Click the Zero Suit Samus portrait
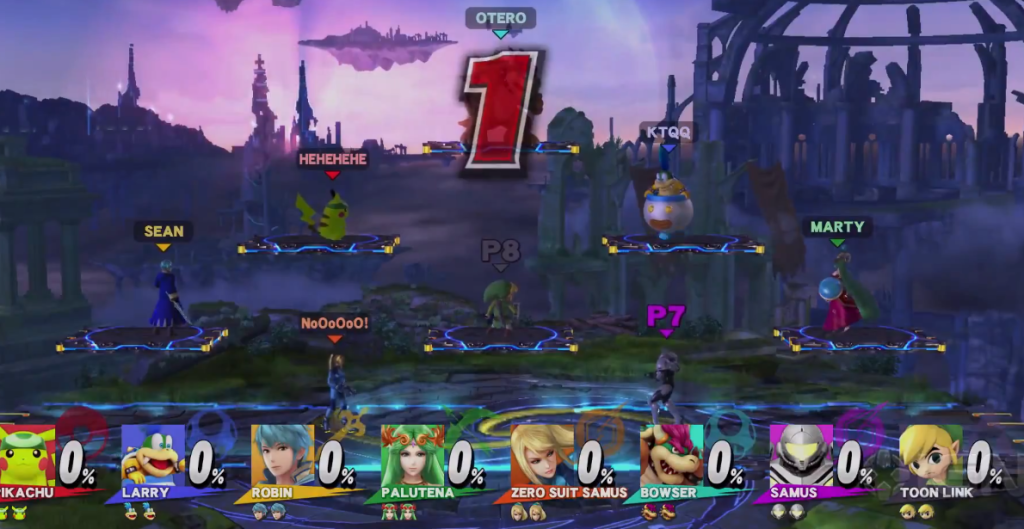This screenshot has height=529, width=1024. [542, 456]
